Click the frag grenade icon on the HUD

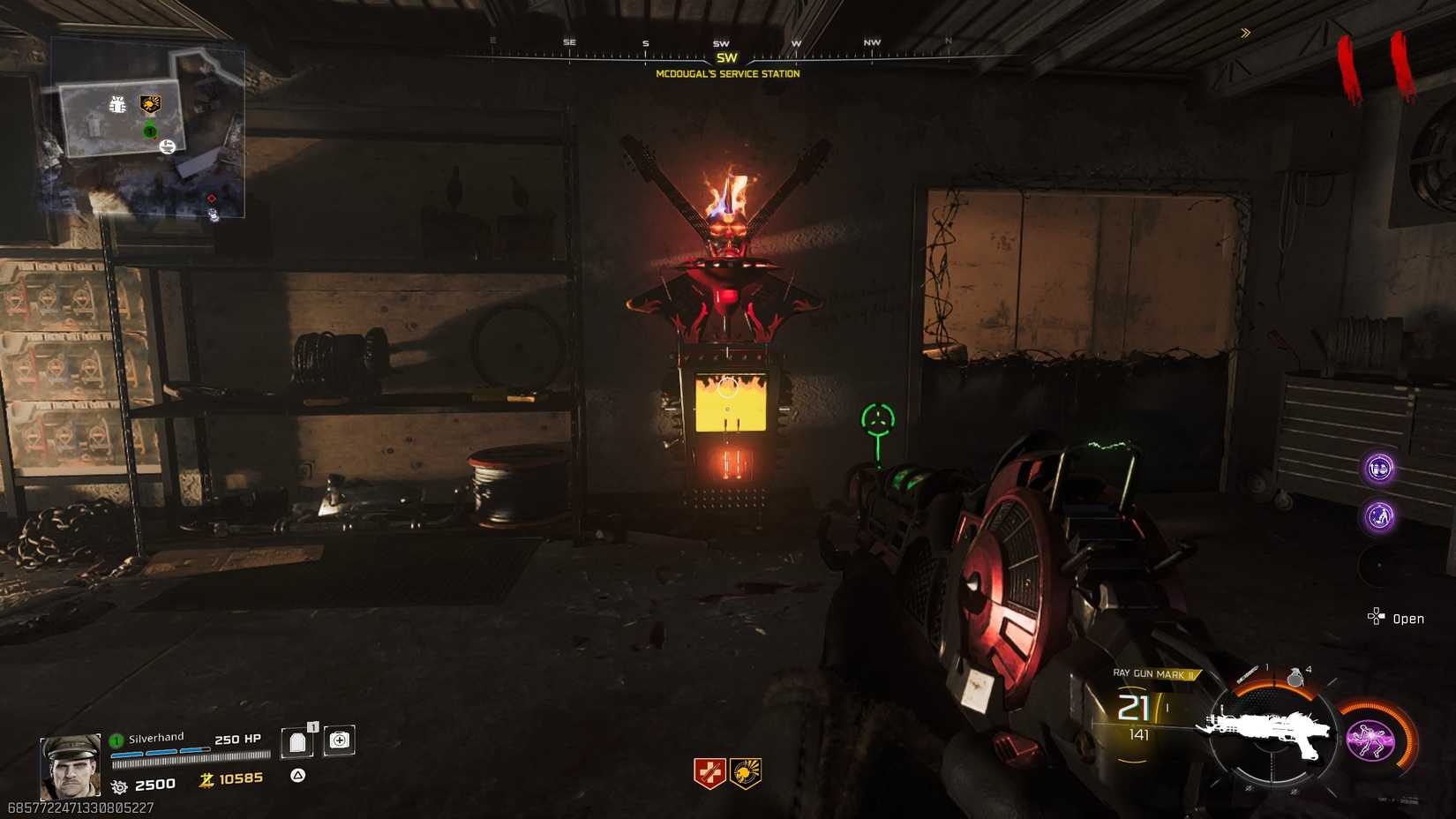tap(1295, 678)
